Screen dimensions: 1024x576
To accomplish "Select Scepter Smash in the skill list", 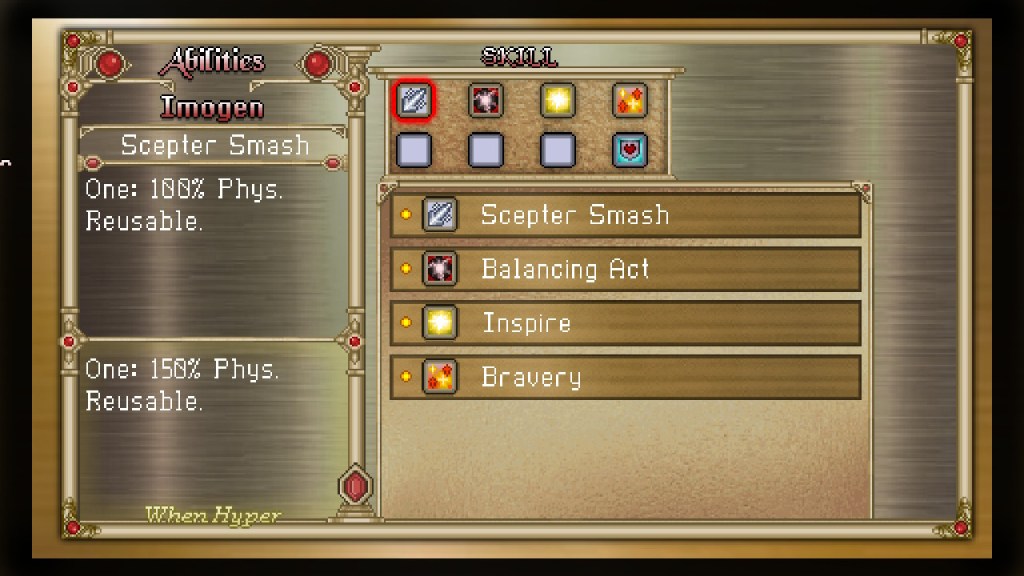I will [x=625, y=215].
